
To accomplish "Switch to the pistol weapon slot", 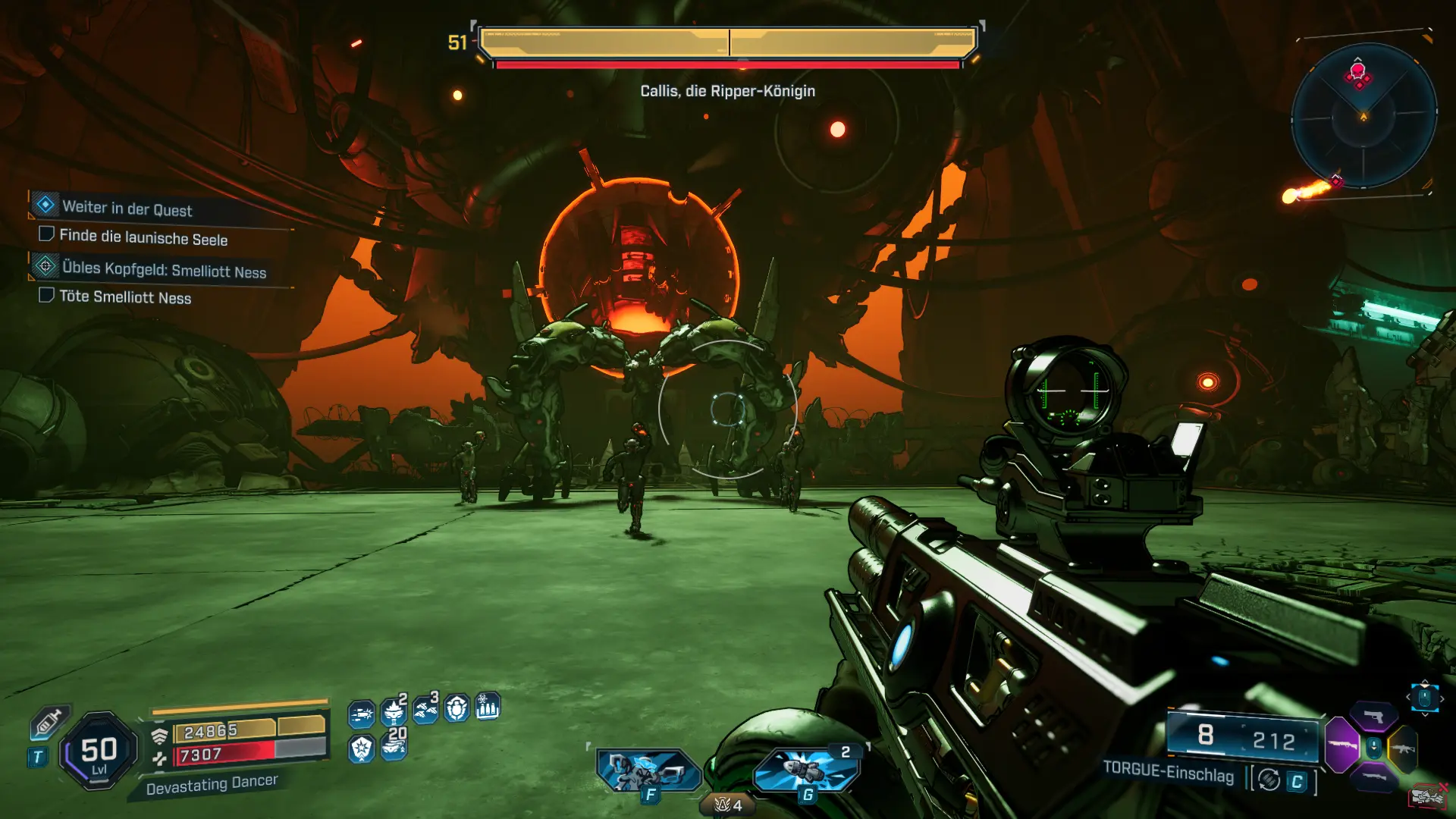I will click(x=1373, y=717).
